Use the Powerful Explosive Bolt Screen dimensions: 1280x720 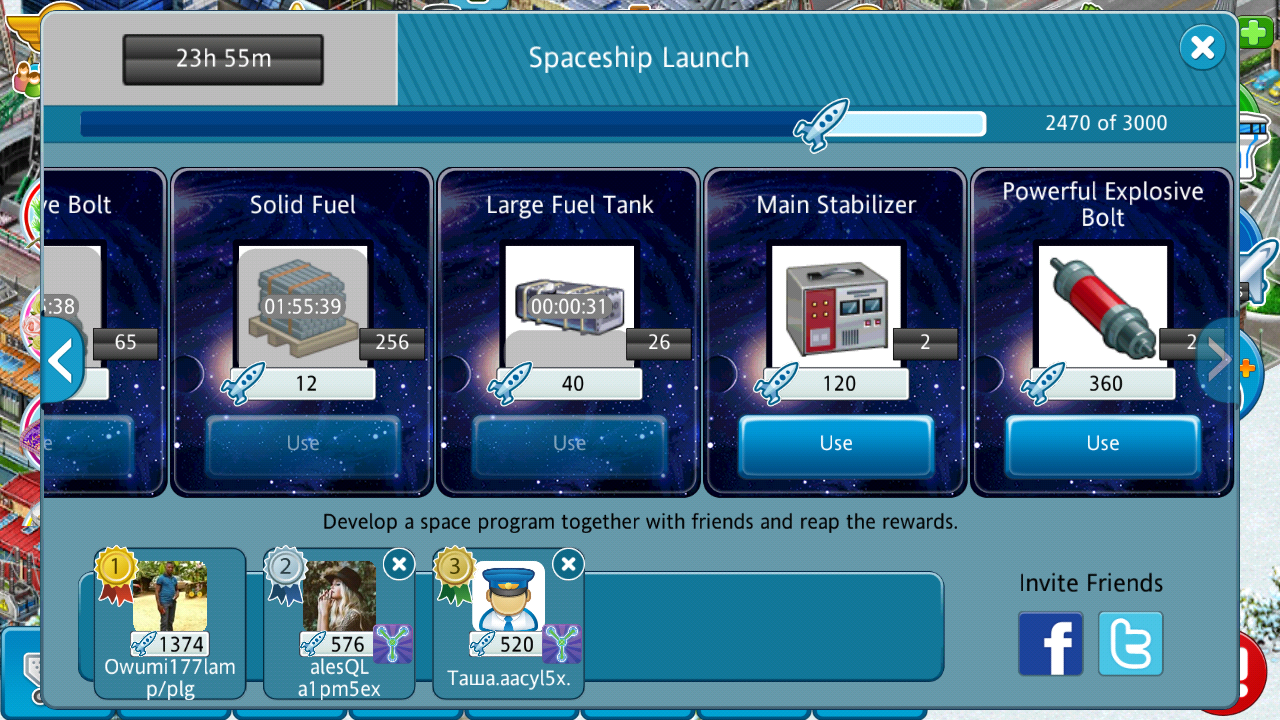1102,444
